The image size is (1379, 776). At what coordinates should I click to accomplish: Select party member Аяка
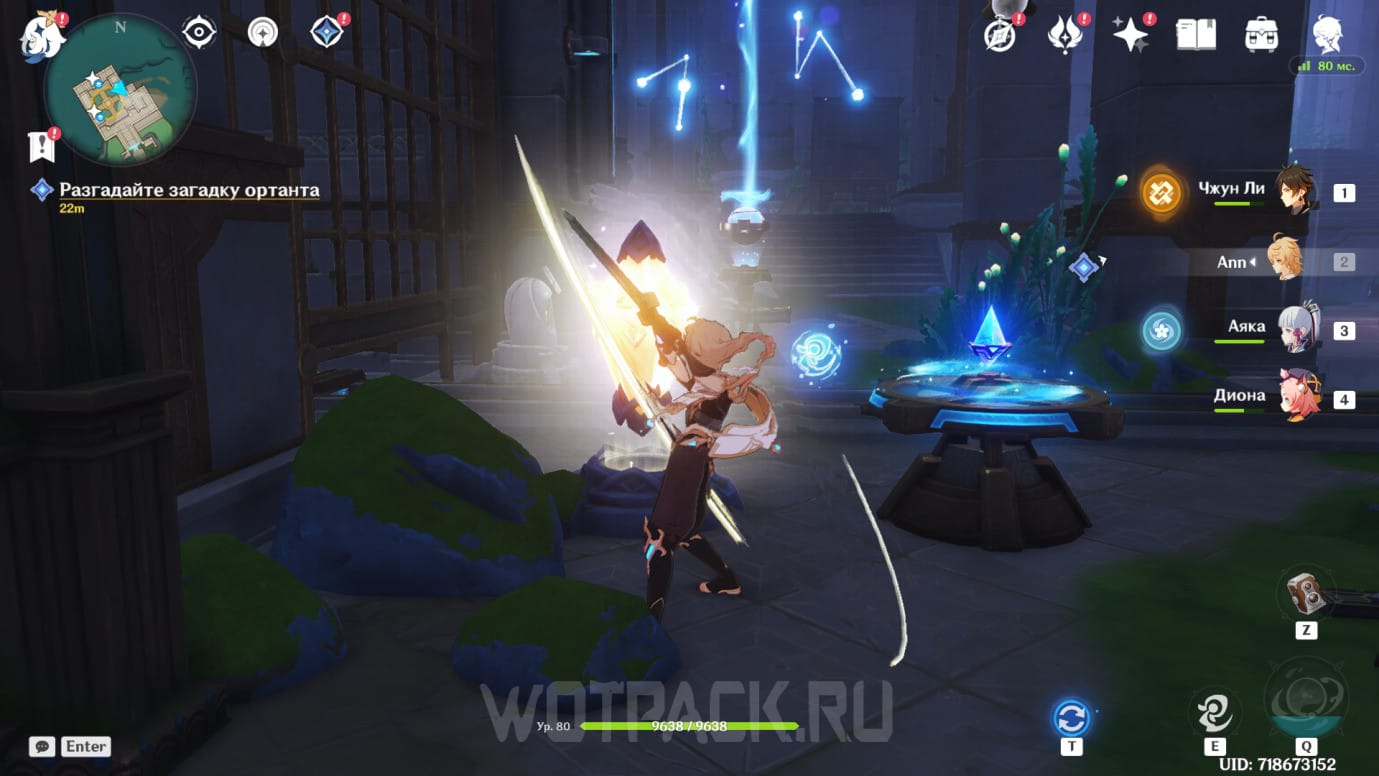click(x=1296, y=329)
